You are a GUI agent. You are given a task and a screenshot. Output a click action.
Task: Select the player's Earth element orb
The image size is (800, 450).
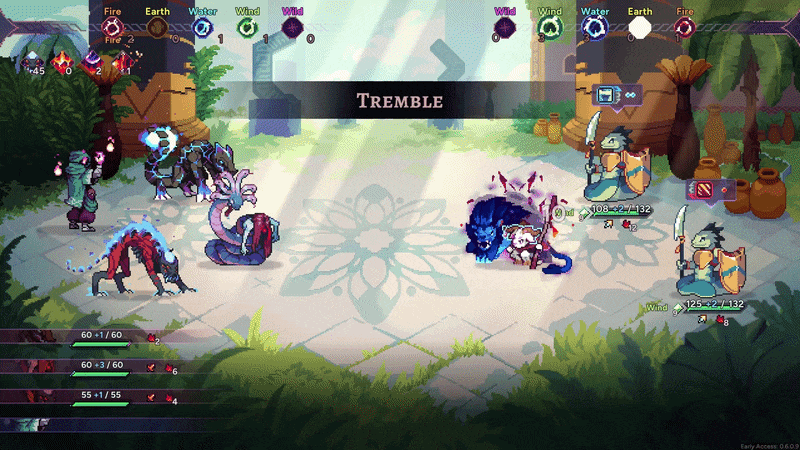(157, 29)
